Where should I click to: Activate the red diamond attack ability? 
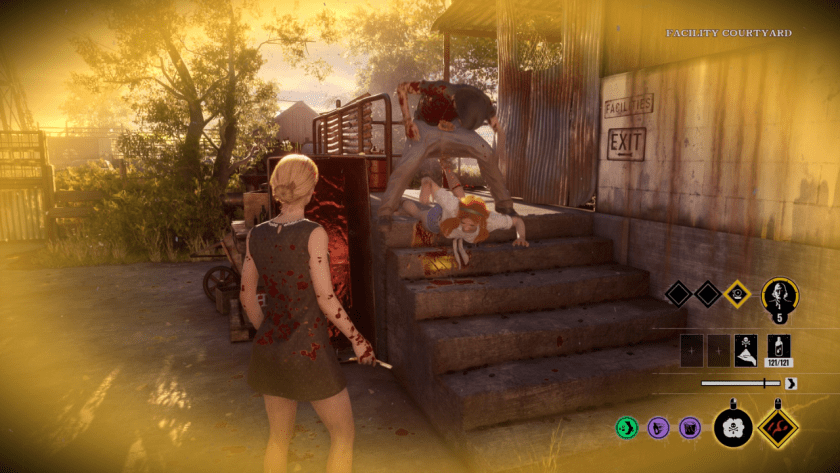(778, 427)
